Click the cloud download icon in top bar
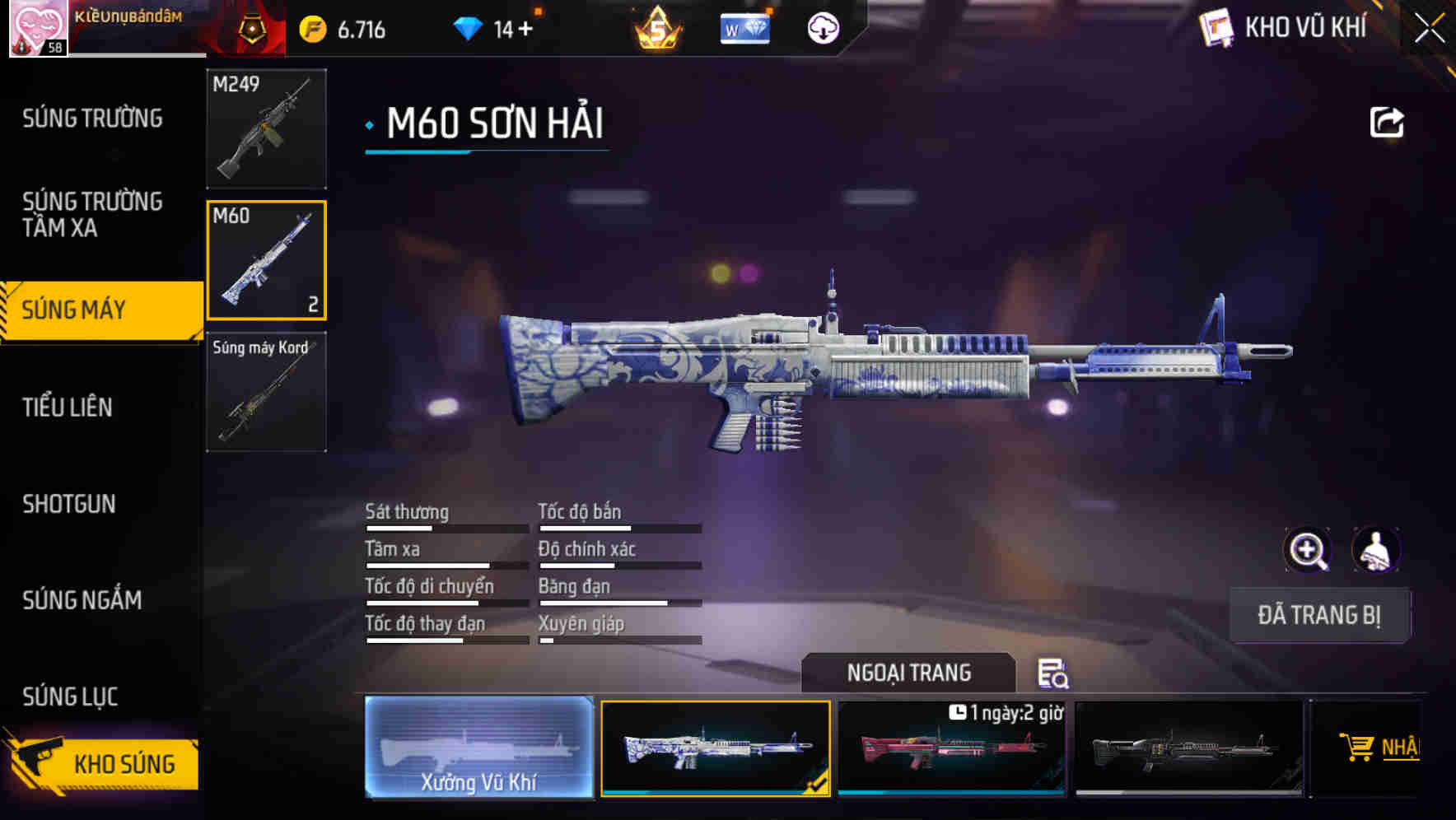This screenshot has height=820, width=1456. [823, 27]
